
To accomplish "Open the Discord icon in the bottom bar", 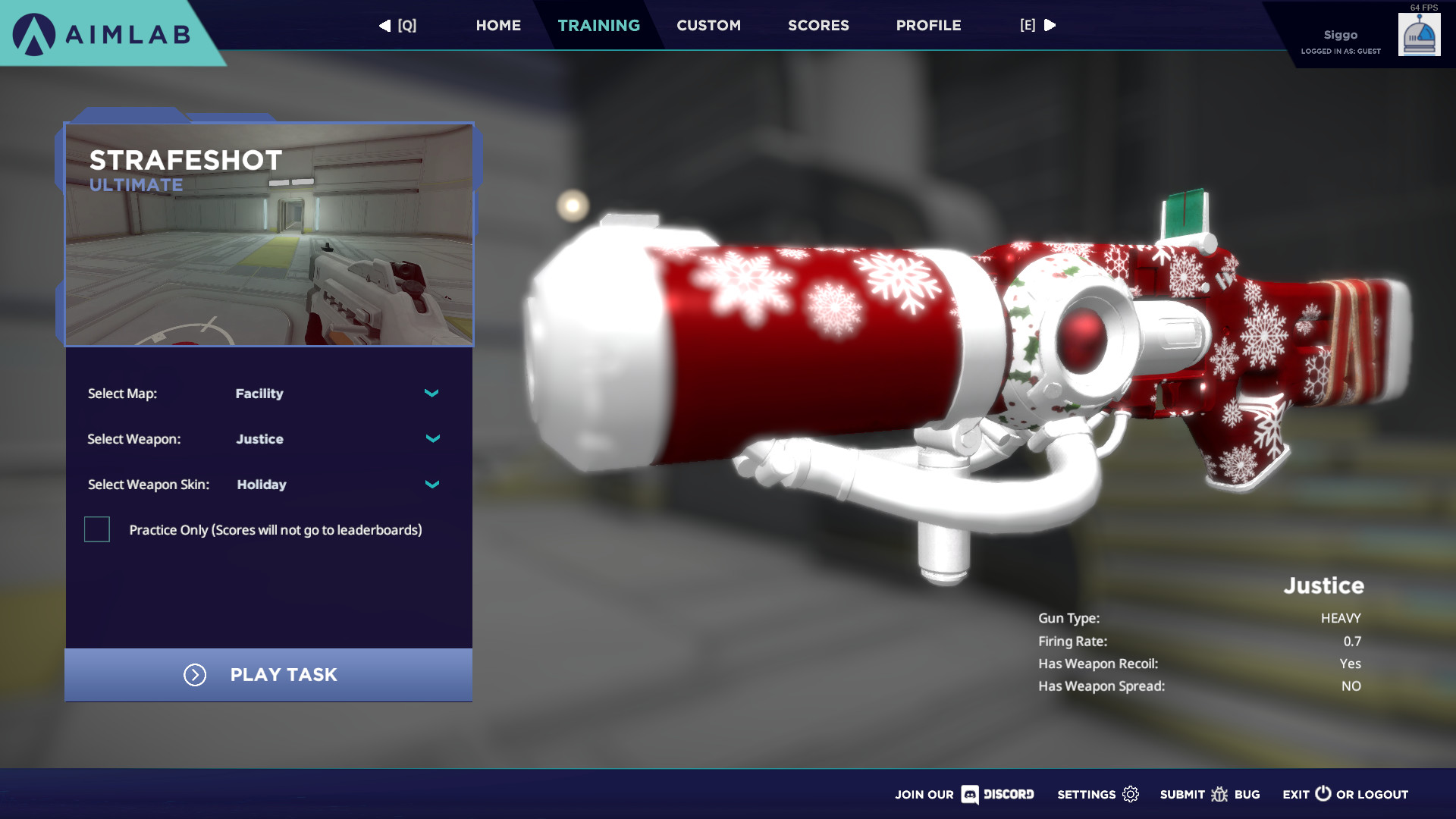I will pos(971,795).
